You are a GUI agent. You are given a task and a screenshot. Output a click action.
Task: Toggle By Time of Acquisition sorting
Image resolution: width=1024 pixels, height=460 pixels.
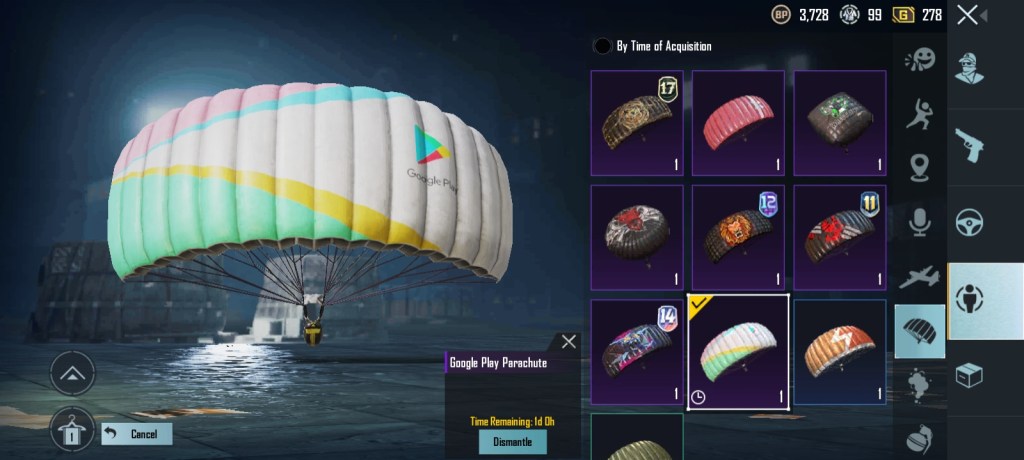pos(603,46)
